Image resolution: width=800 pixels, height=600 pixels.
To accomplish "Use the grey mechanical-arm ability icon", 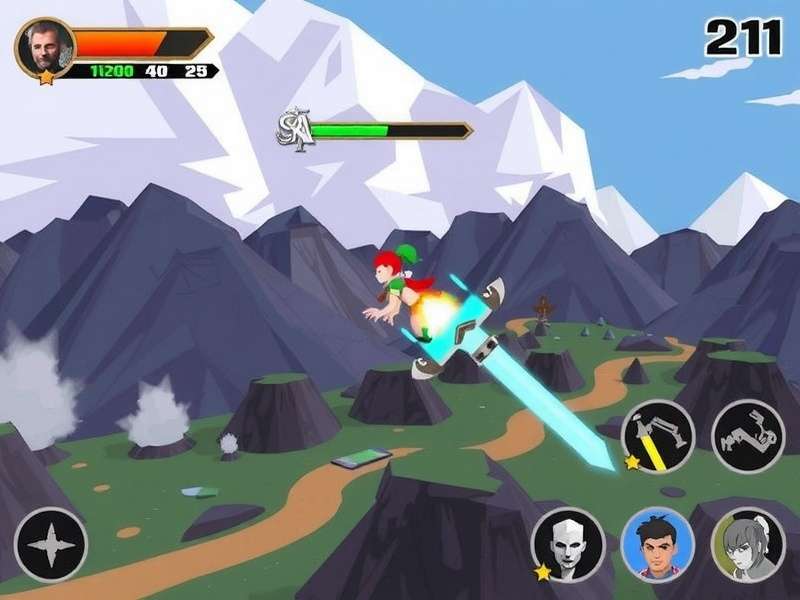I will [x=748, y=436].
